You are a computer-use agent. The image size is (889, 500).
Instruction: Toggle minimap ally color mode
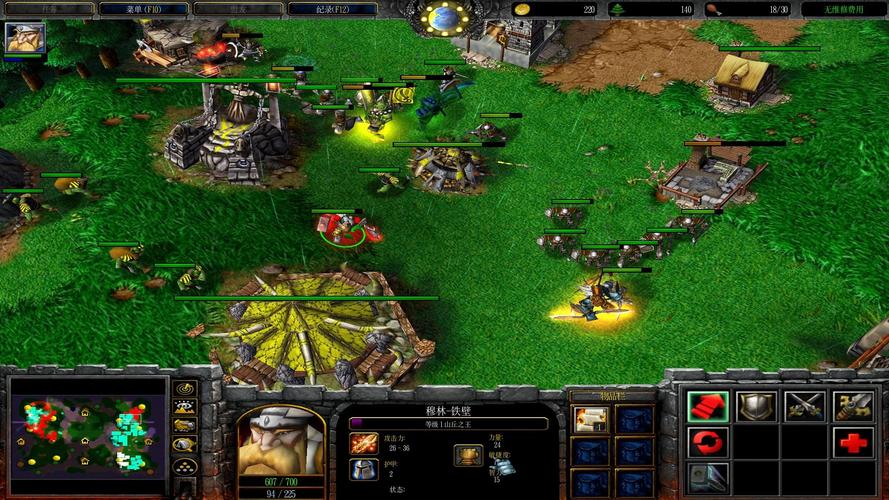(x=184, y=426)
